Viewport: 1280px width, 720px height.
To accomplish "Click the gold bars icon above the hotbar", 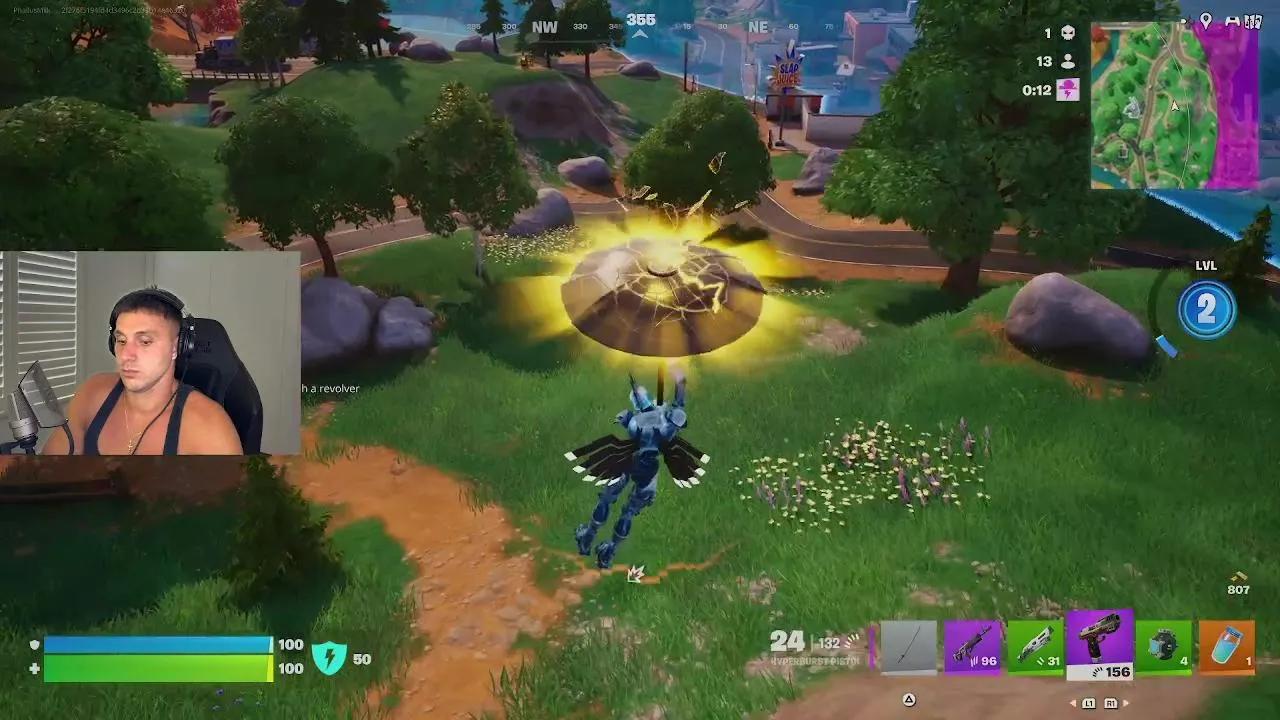I will [x=1236, y=577].
